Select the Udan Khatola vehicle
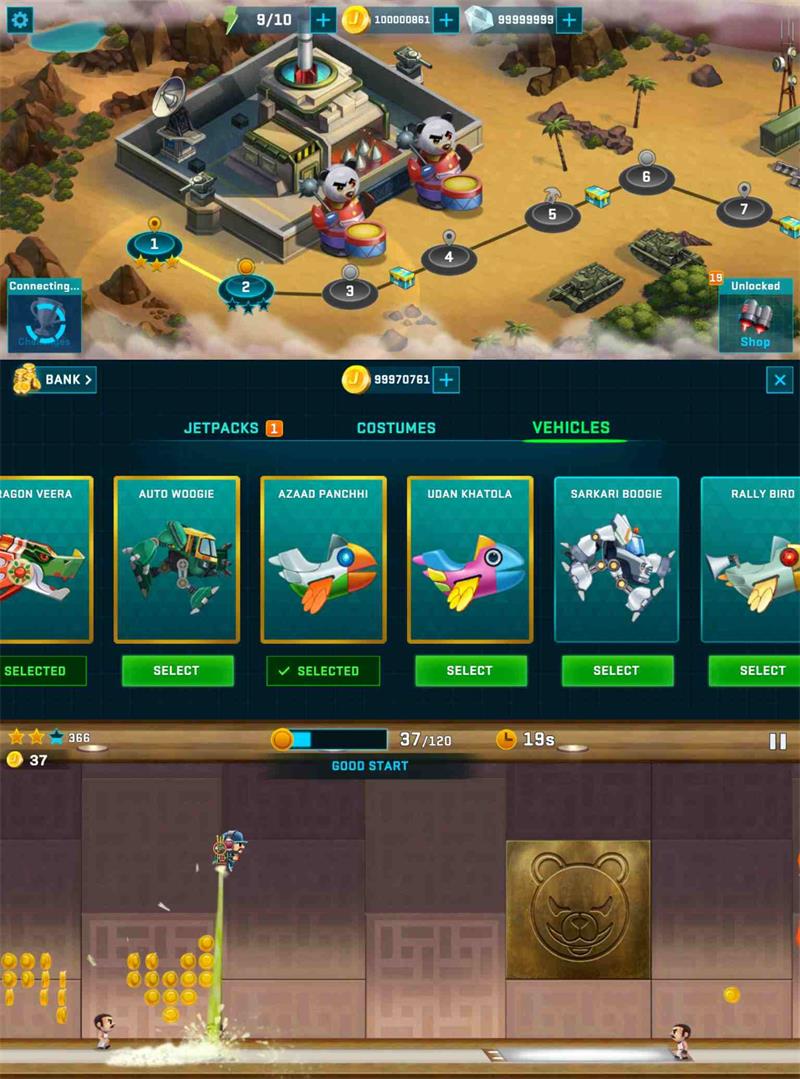Viewport: 800px width, 1079px height. point(469,670)
